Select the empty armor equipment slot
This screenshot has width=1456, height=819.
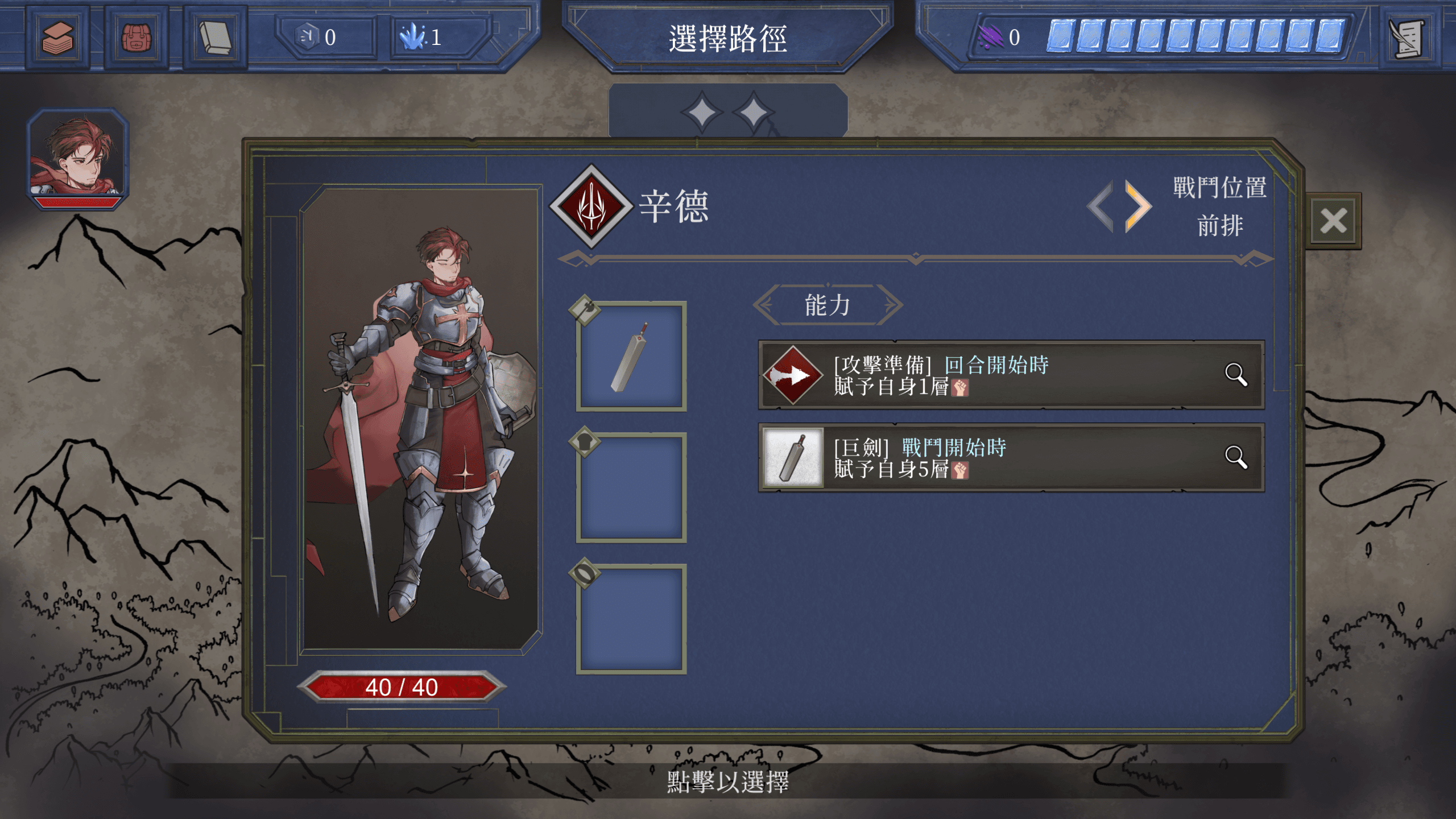coord(631,487)
